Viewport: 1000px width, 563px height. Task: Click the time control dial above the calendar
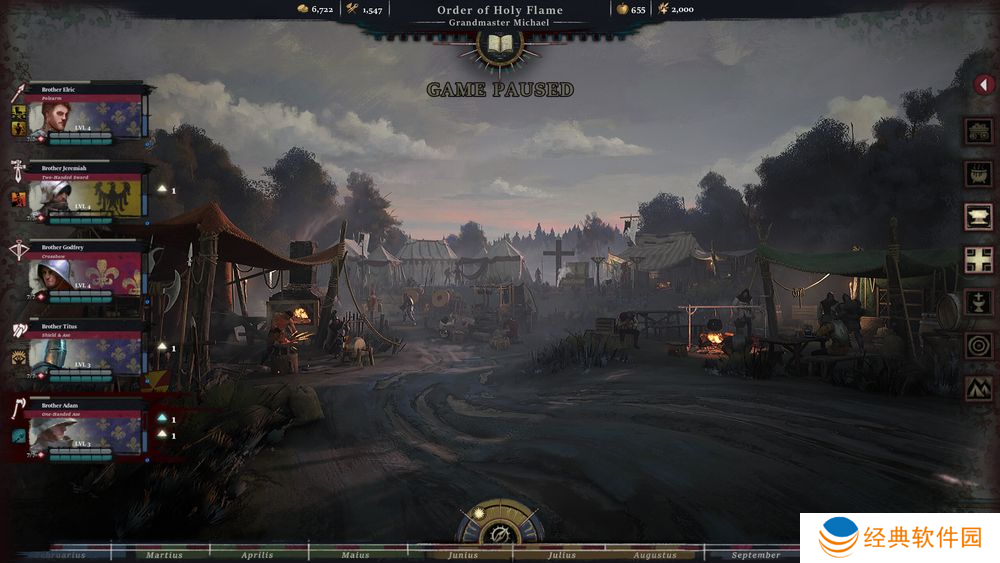click(498, 528)
